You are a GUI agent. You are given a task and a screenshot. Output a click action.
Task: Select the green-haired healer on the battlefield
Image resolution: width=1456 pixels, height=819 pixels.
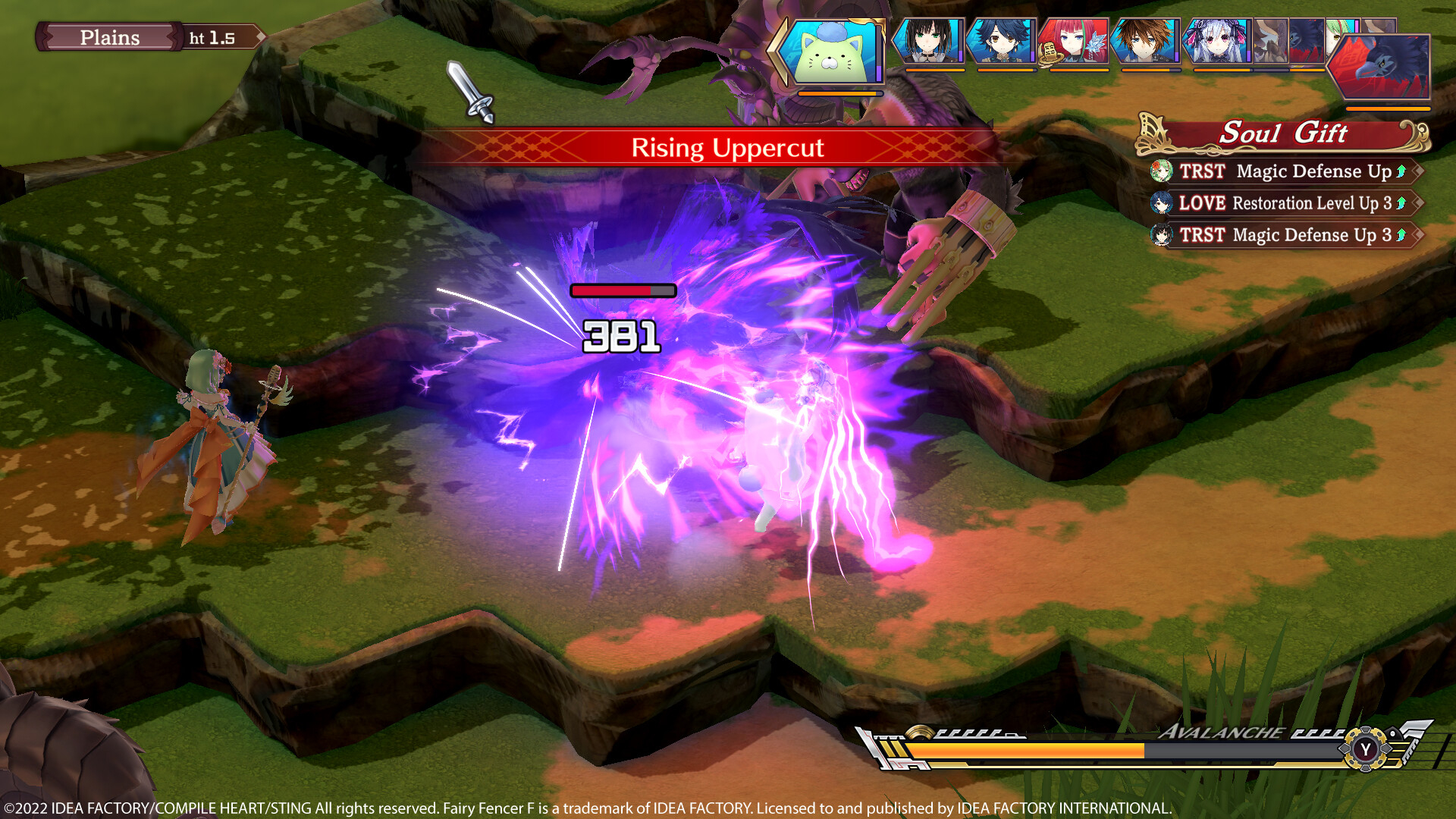pos(213,440)
